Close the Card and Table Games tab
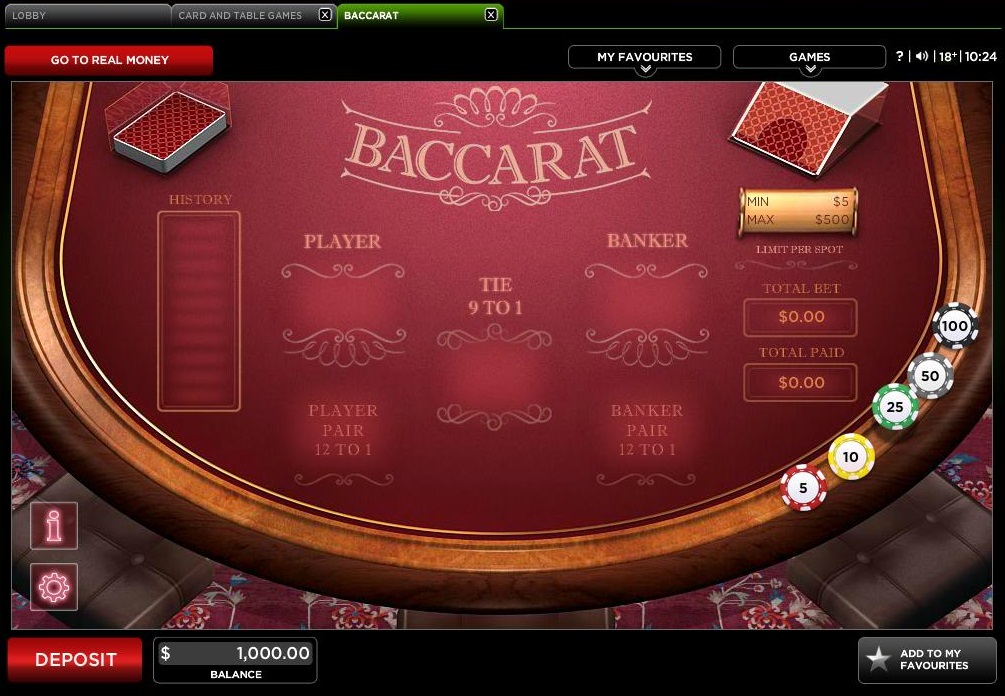Screen dimensions: 1005x696 [325, 15]
